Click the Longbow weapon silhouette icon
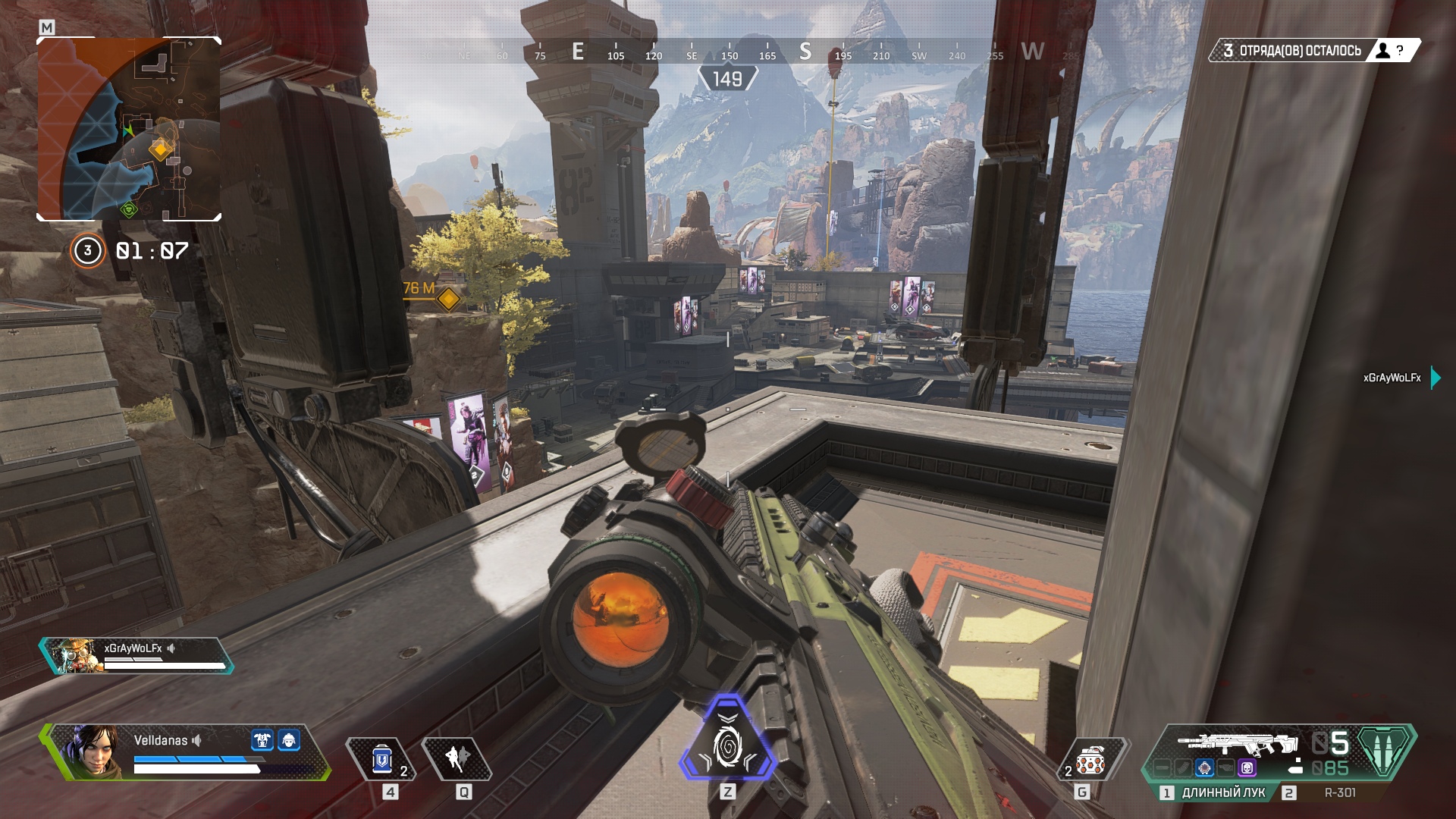This screenshot has height=819, width=1456. coord(1236,744)
